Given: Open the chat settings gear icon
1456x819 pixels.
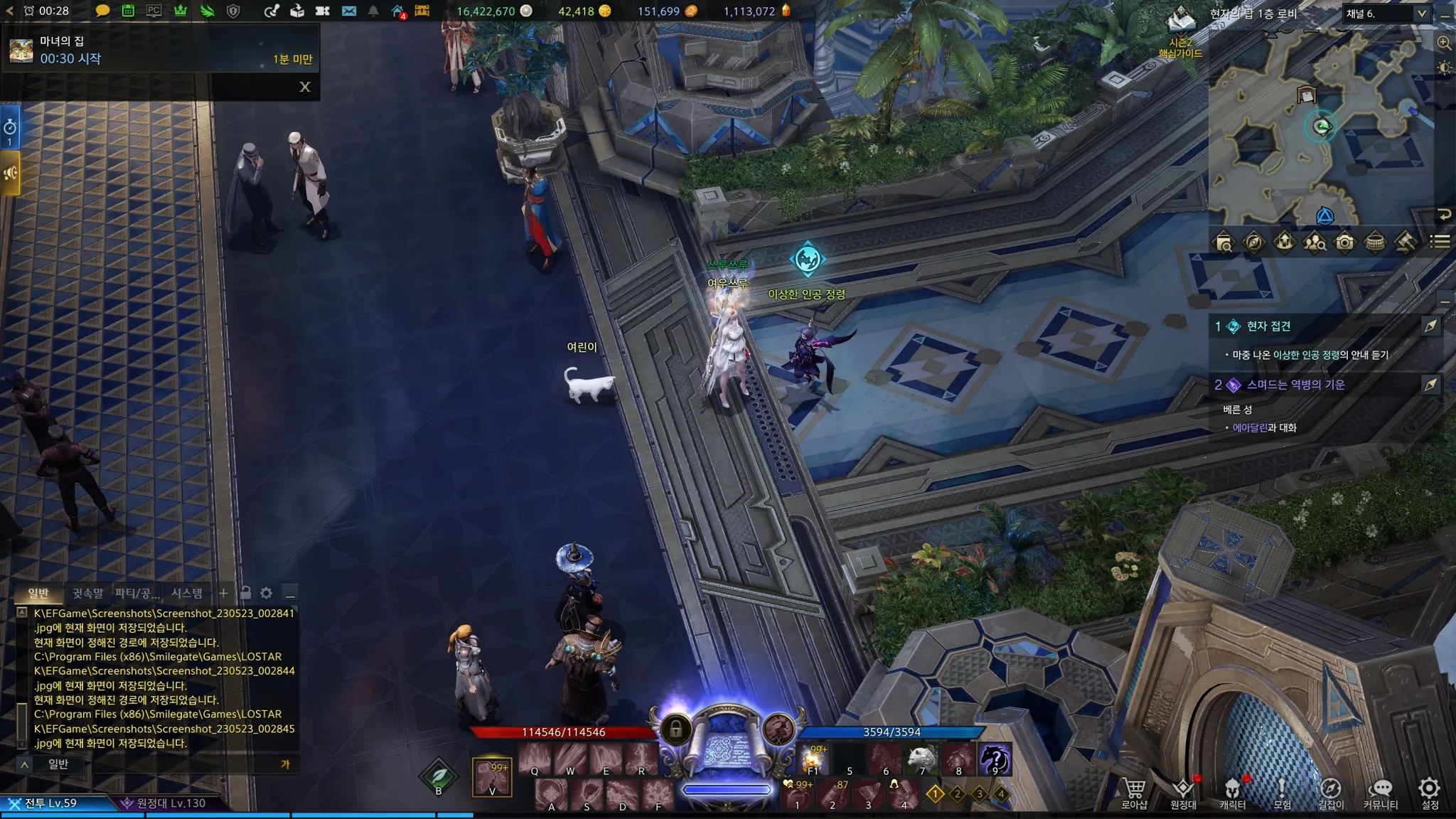Looking at the screenshot, I should [267, 593].
